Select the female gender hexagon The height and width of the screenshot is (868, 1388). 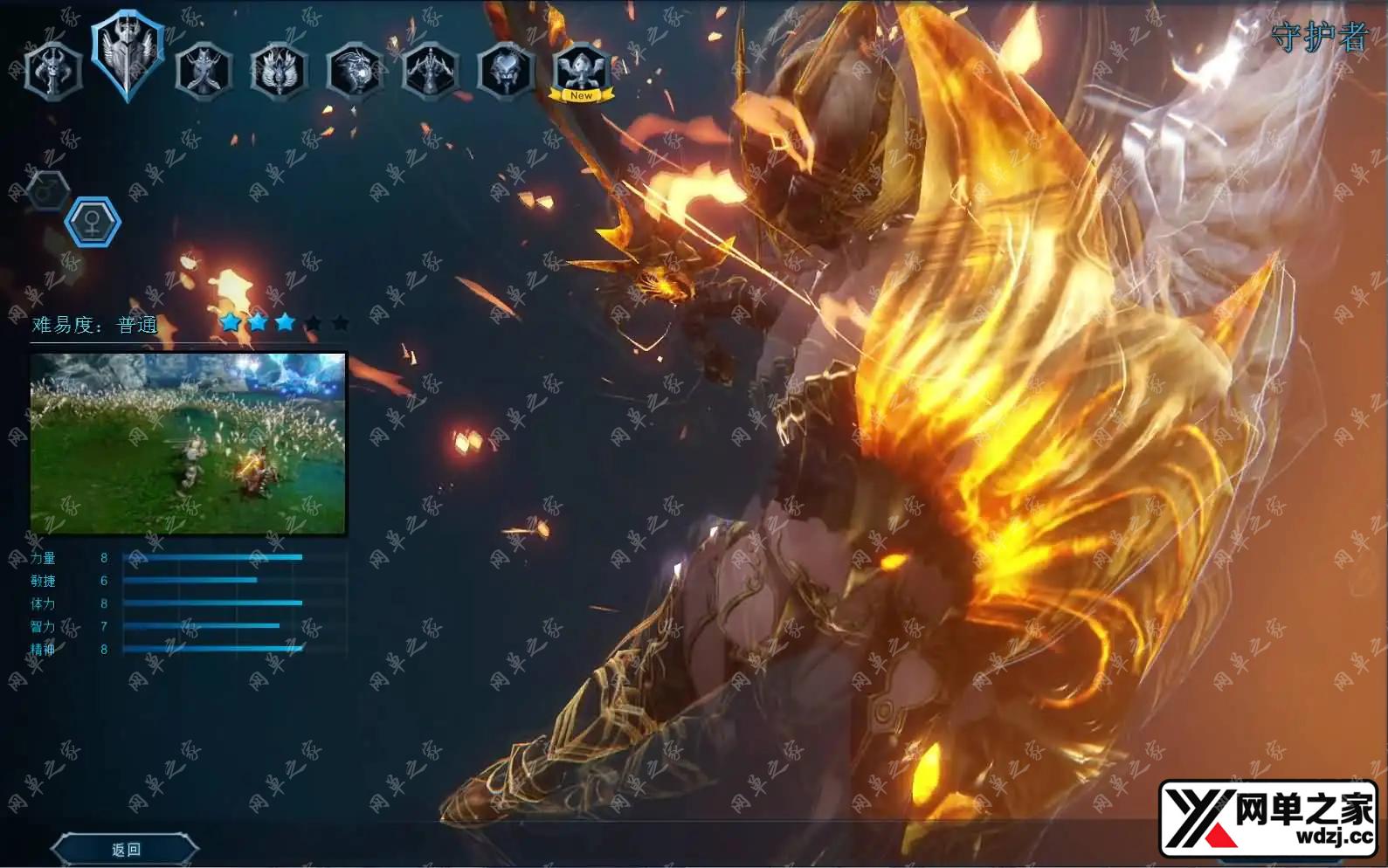(93, 223)
